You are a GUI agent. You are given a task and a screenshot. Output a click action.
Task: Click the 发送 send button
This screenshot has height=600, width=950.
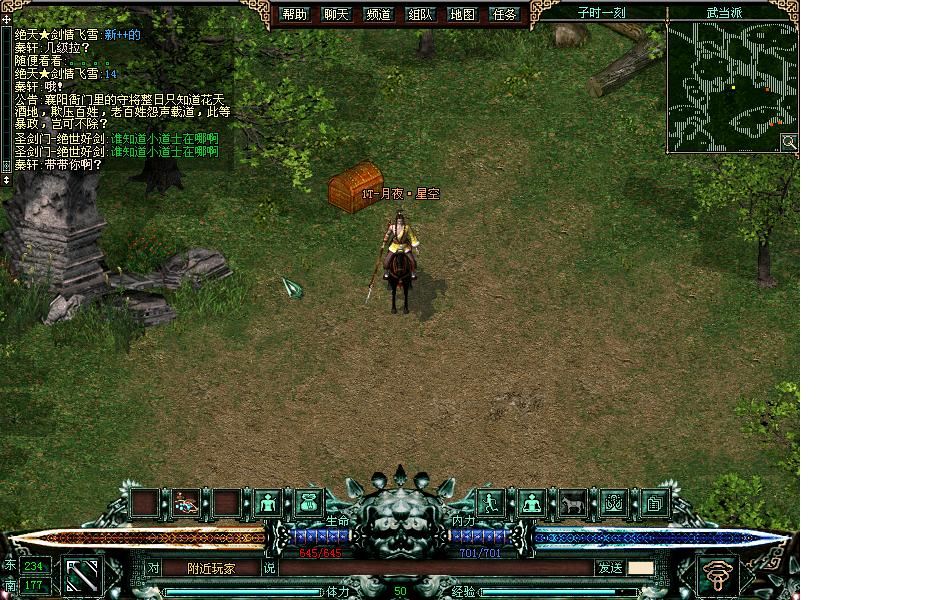tap(609, 568)
